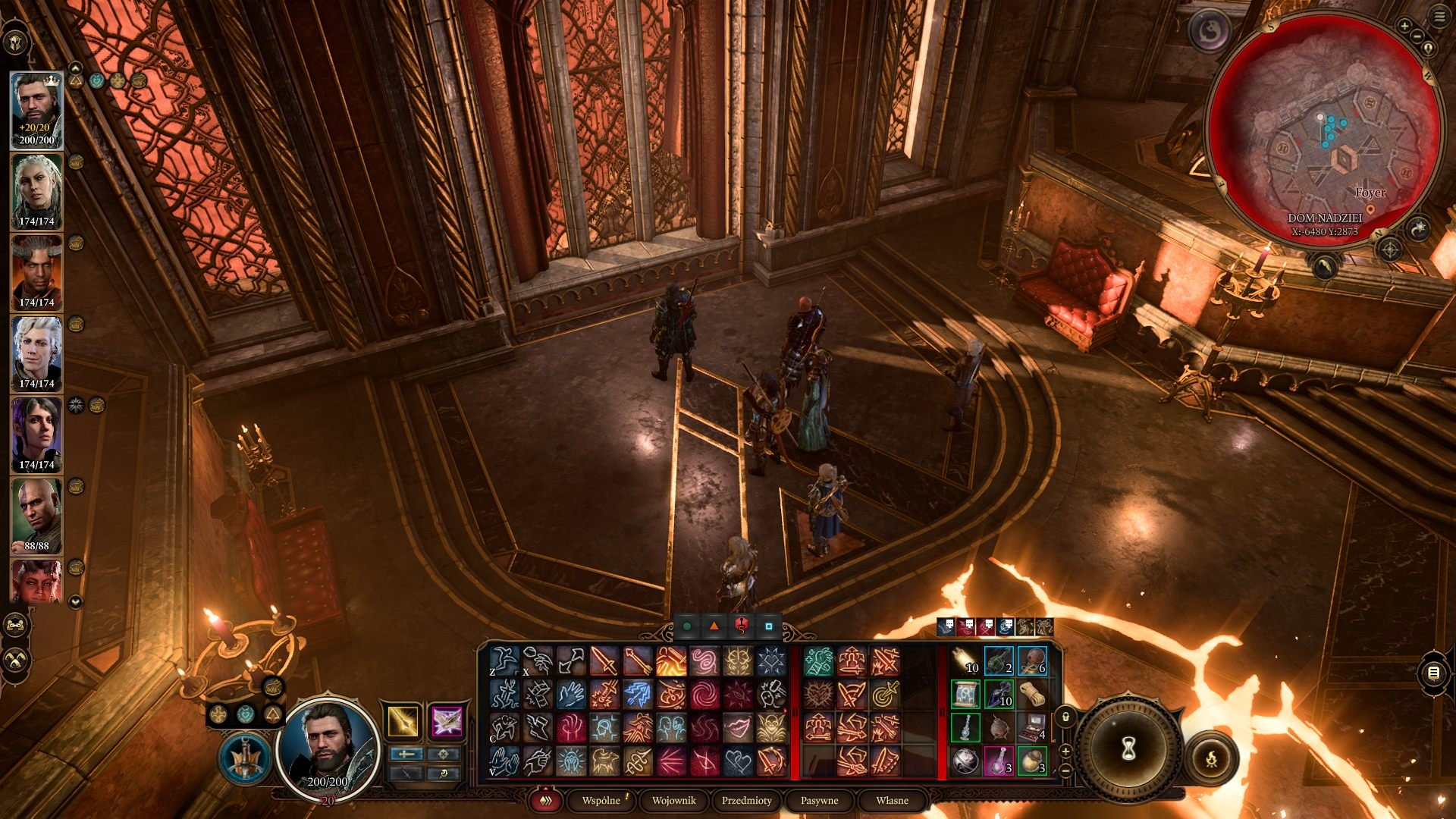Activate the flaming sword attack ability
Viewport: 1456px width, 819px height.
[671, 661]
